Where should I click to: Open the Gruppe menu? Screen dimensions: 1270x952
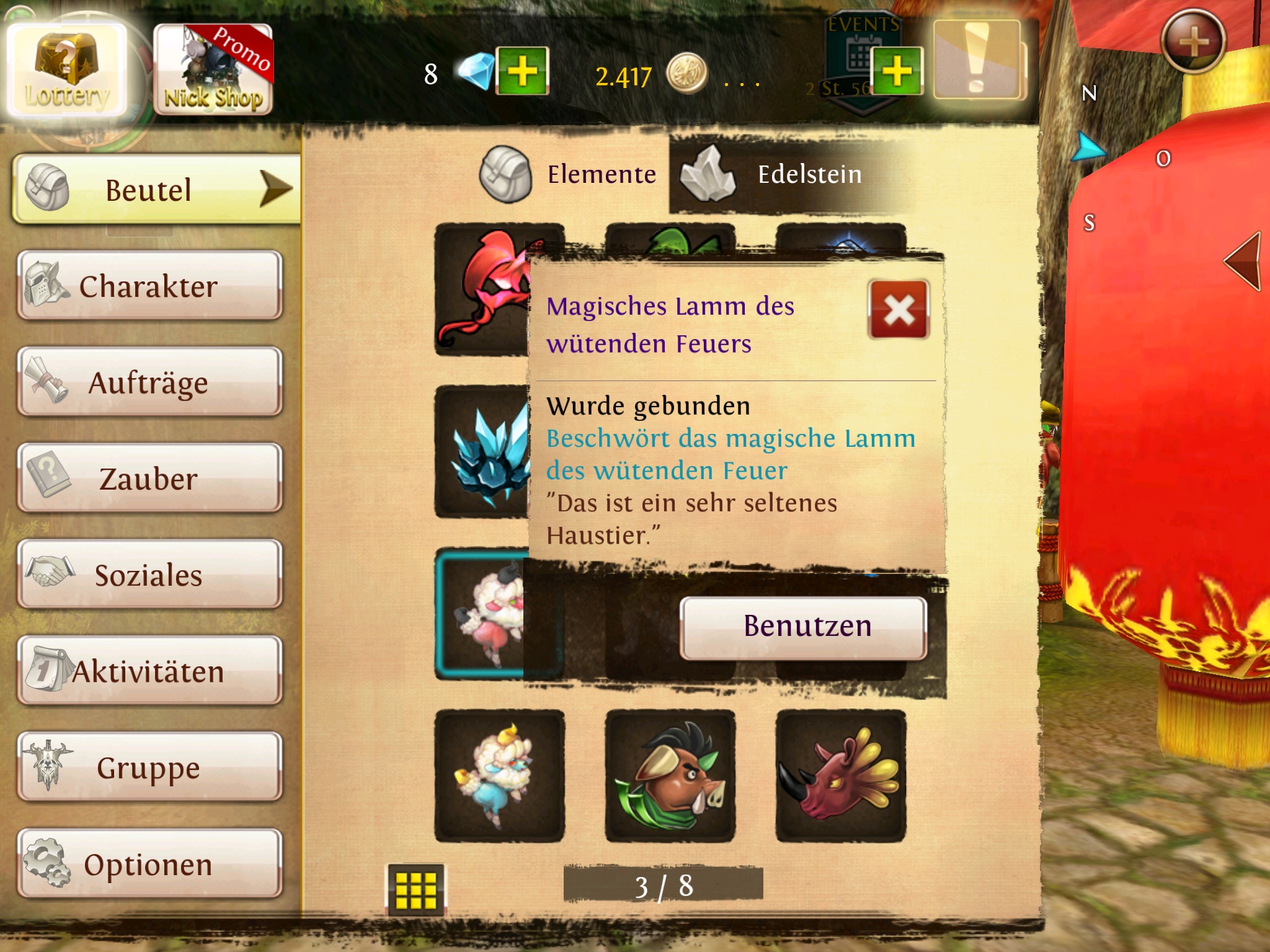149,767
